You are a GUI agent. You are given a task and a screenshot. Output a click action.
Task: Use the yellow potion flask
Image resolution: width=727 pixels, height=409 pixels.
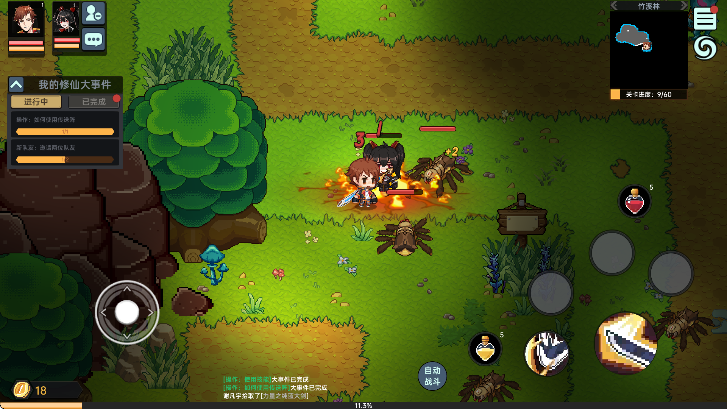click(x=485, y=349)
